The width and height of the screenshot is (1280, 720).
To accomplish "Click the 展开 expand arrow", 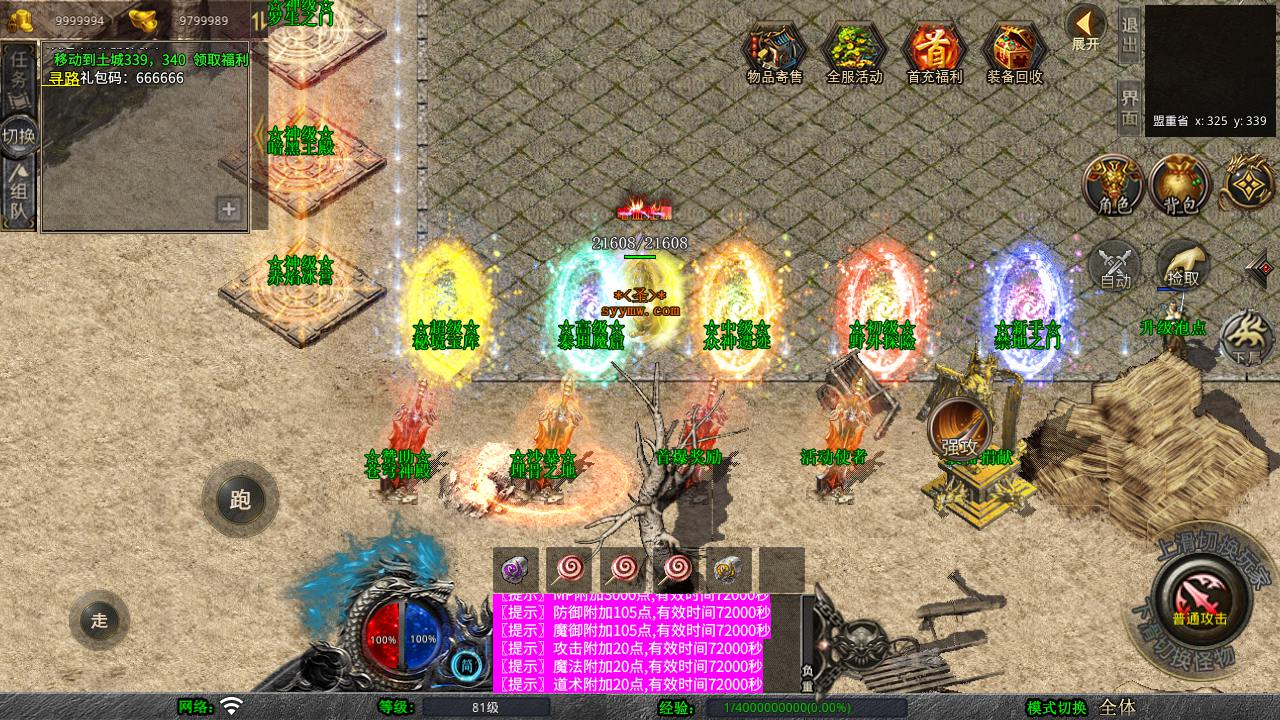I will (x=1085, y=27).
